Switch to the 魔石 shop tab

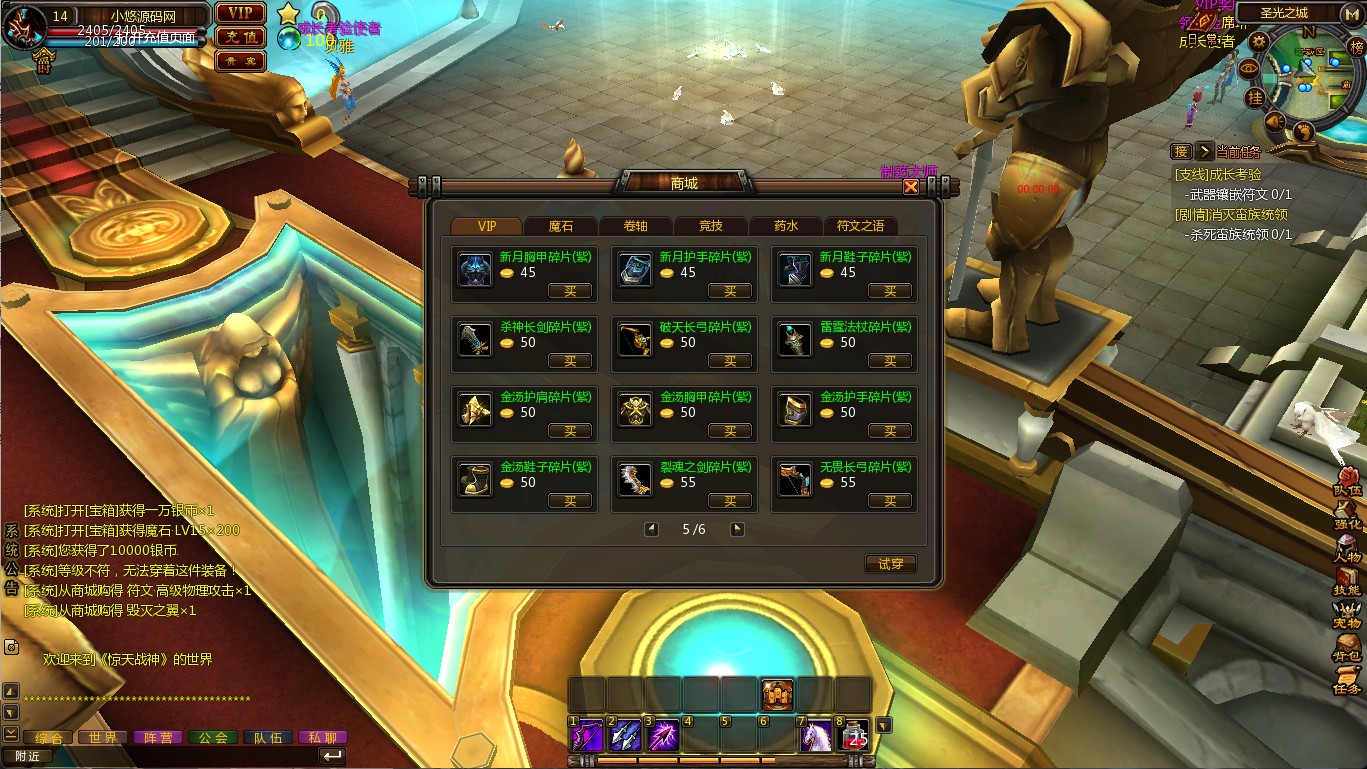561,226
